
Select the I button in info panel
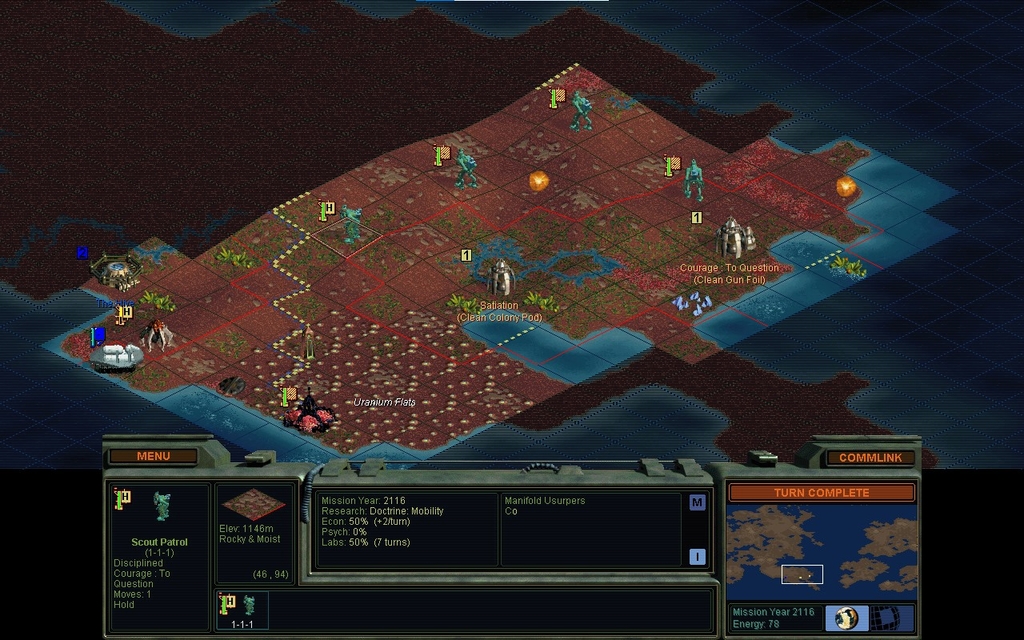click(x=697, y=557)
